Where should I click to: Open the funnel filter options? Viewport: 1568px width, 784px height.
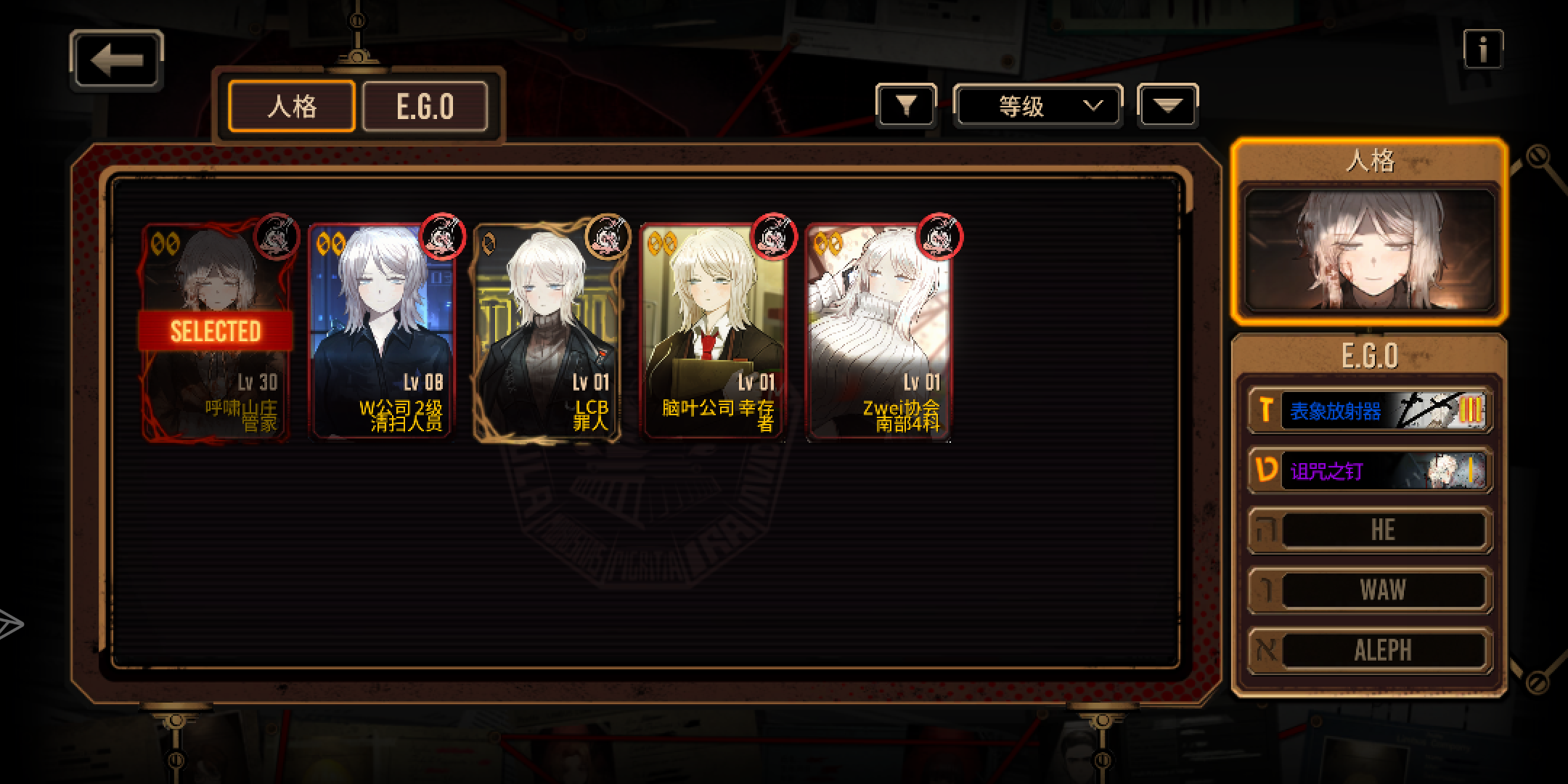click(x=905, y=107)
